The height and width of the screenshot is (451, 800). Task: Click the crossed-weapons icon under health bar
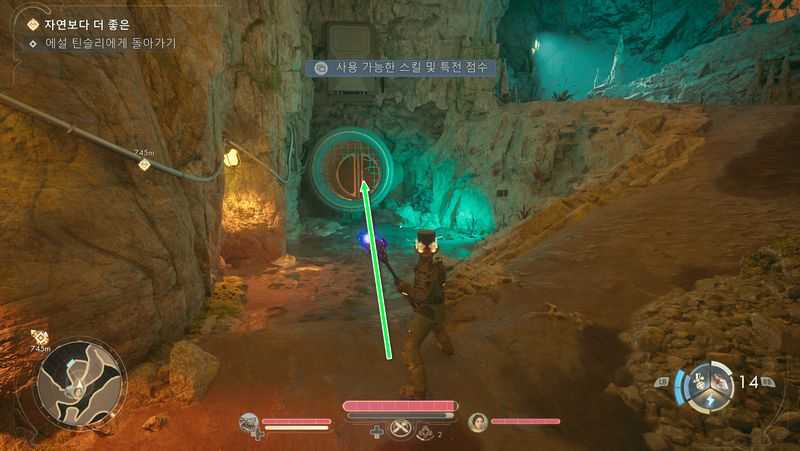coord(402,430)
